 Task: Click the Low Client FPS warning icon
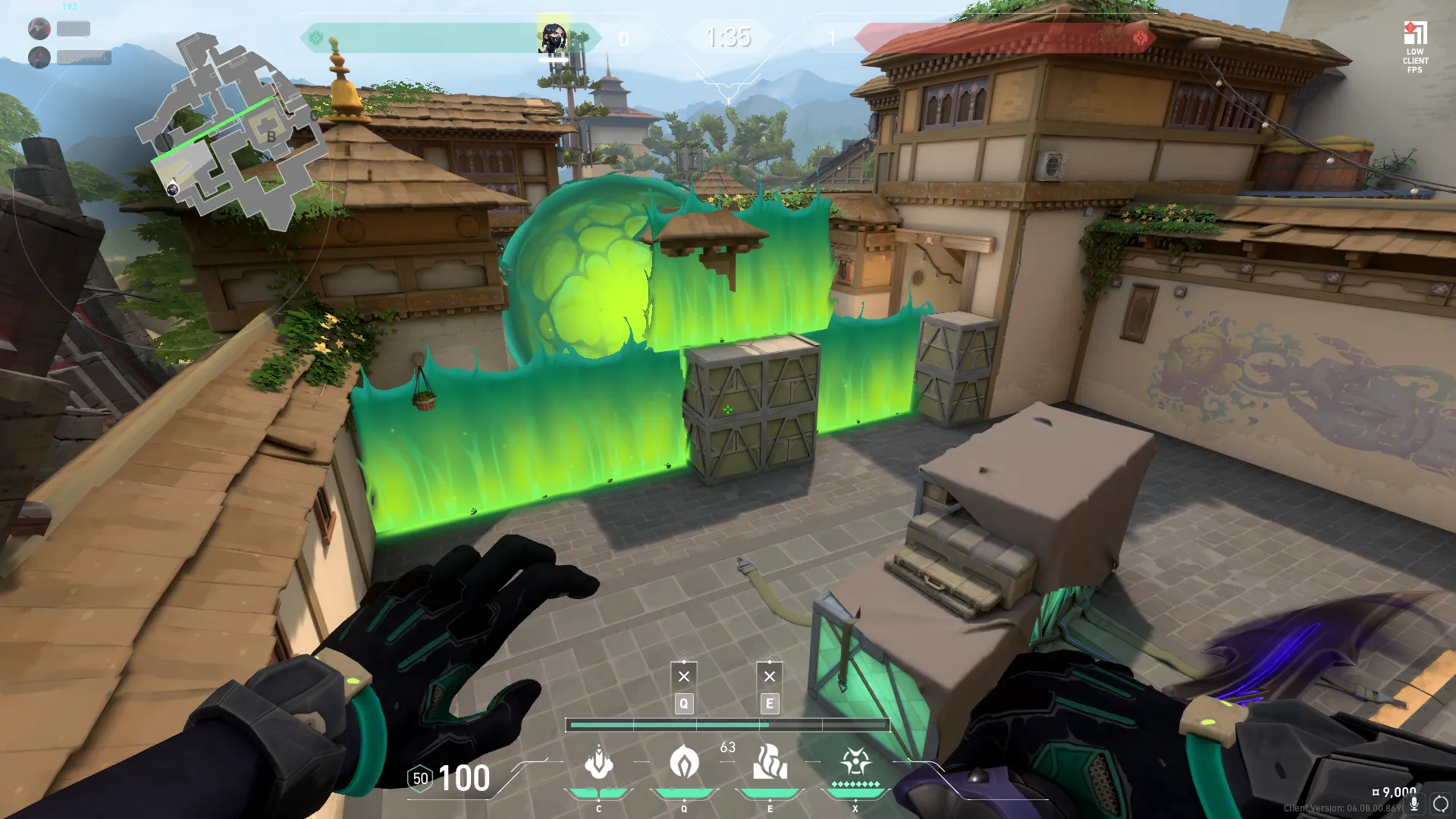tap(1415, 34)
